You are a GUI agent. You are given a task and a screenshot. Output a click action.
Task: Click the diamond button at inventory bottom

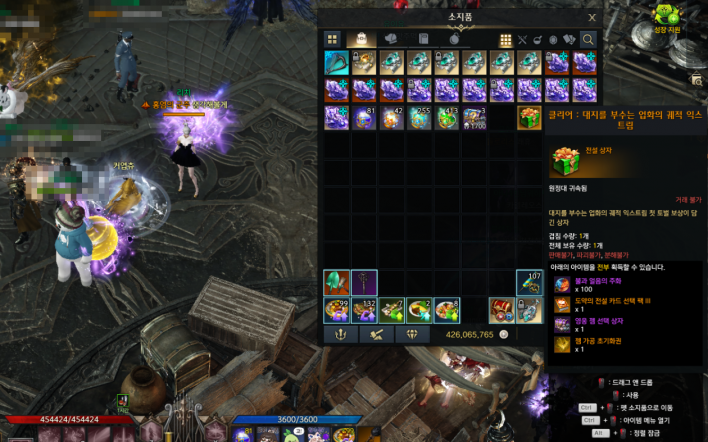click(411, 335)
